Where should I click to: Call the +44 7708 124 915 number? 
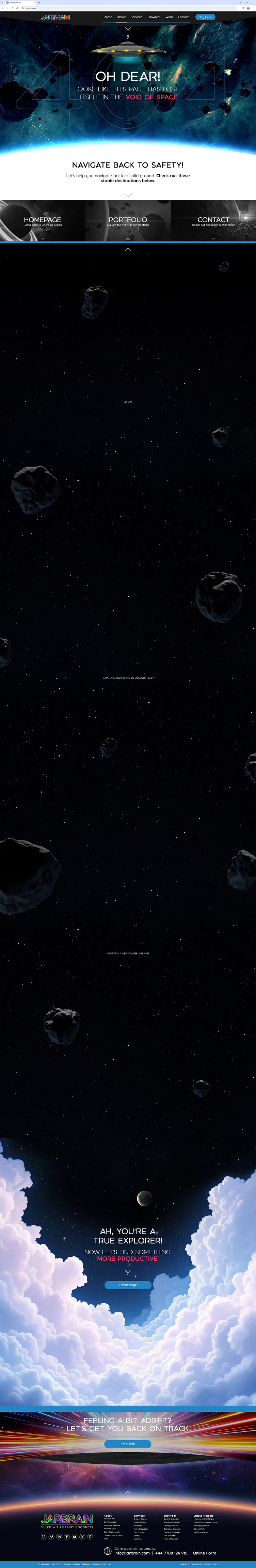tap(171, 1553)
